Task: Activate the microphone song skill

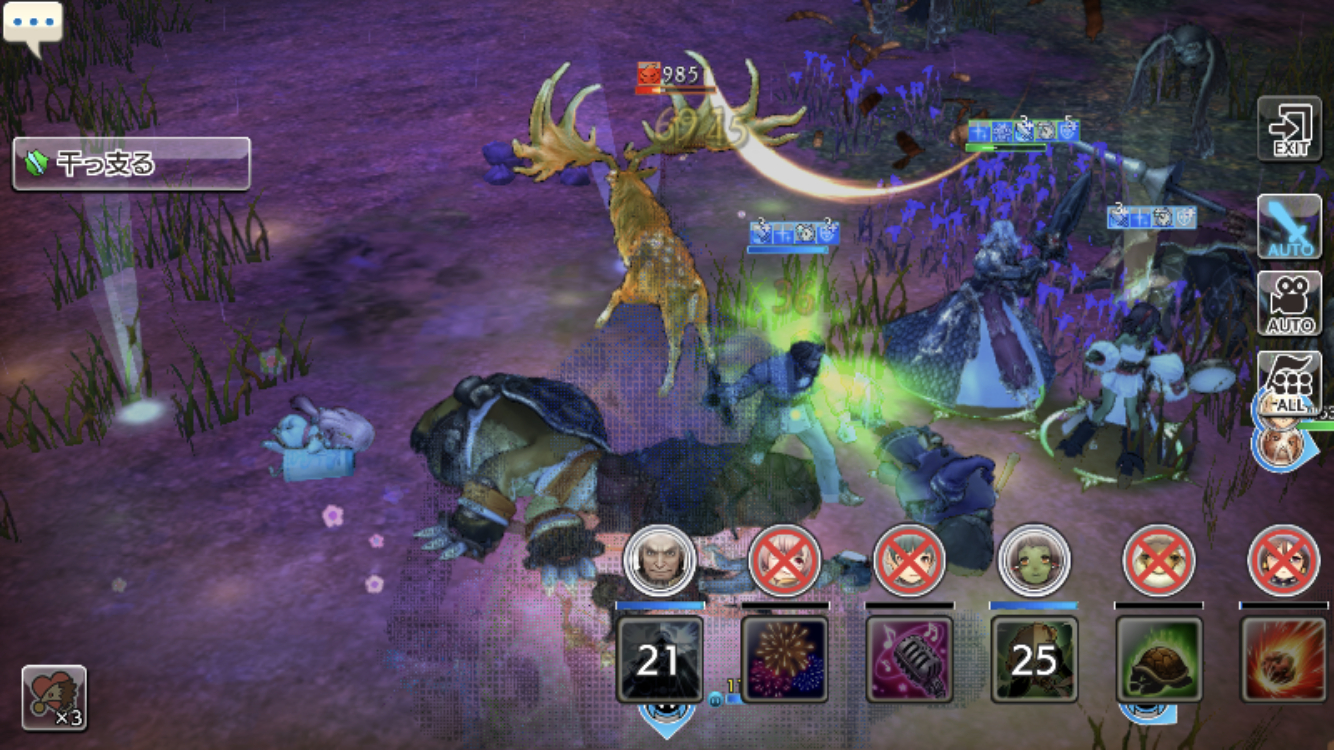Action: [x=909, y=659]
